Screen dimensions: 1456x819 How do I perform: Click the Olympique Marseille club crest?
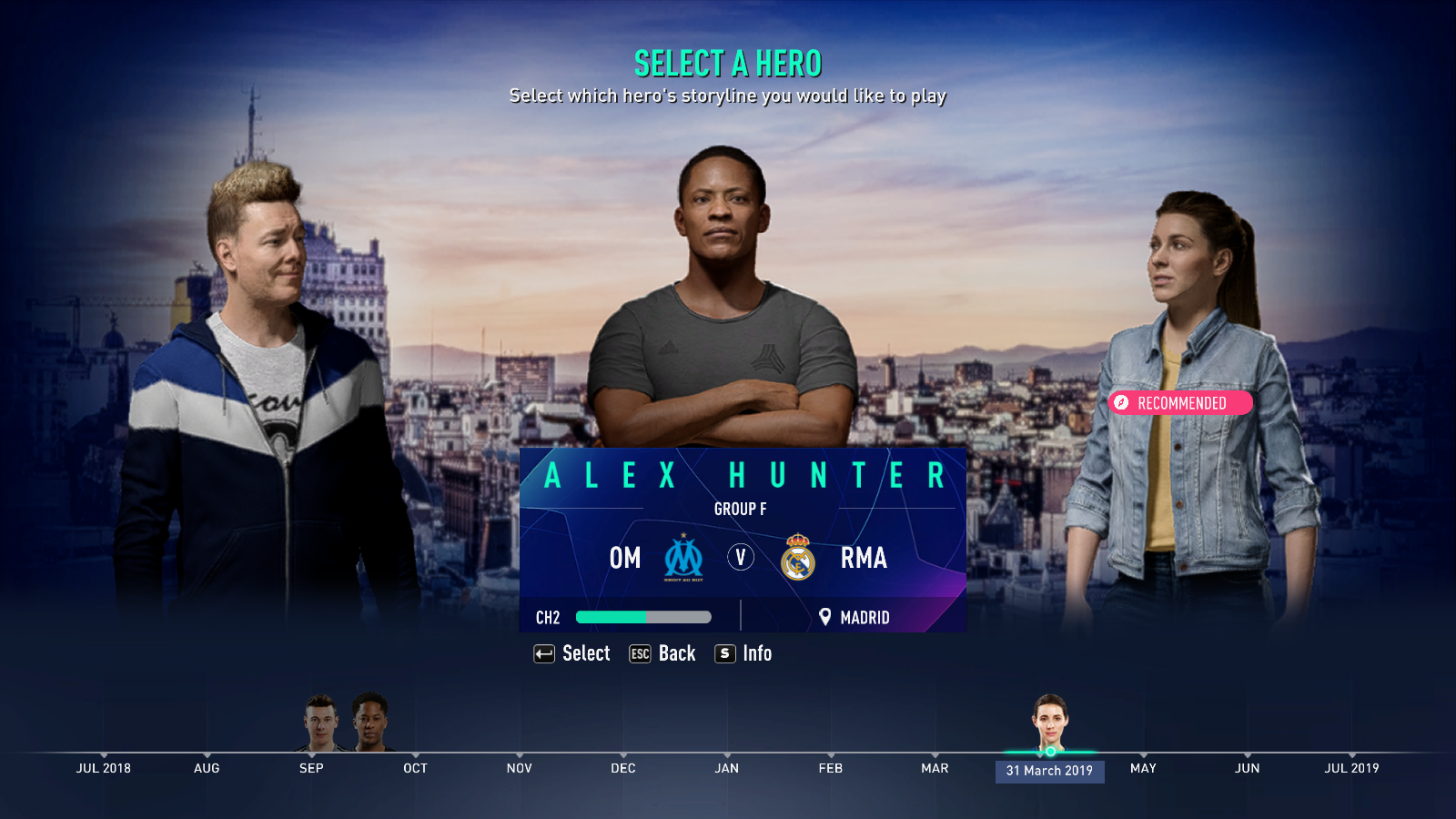[682, 559]
